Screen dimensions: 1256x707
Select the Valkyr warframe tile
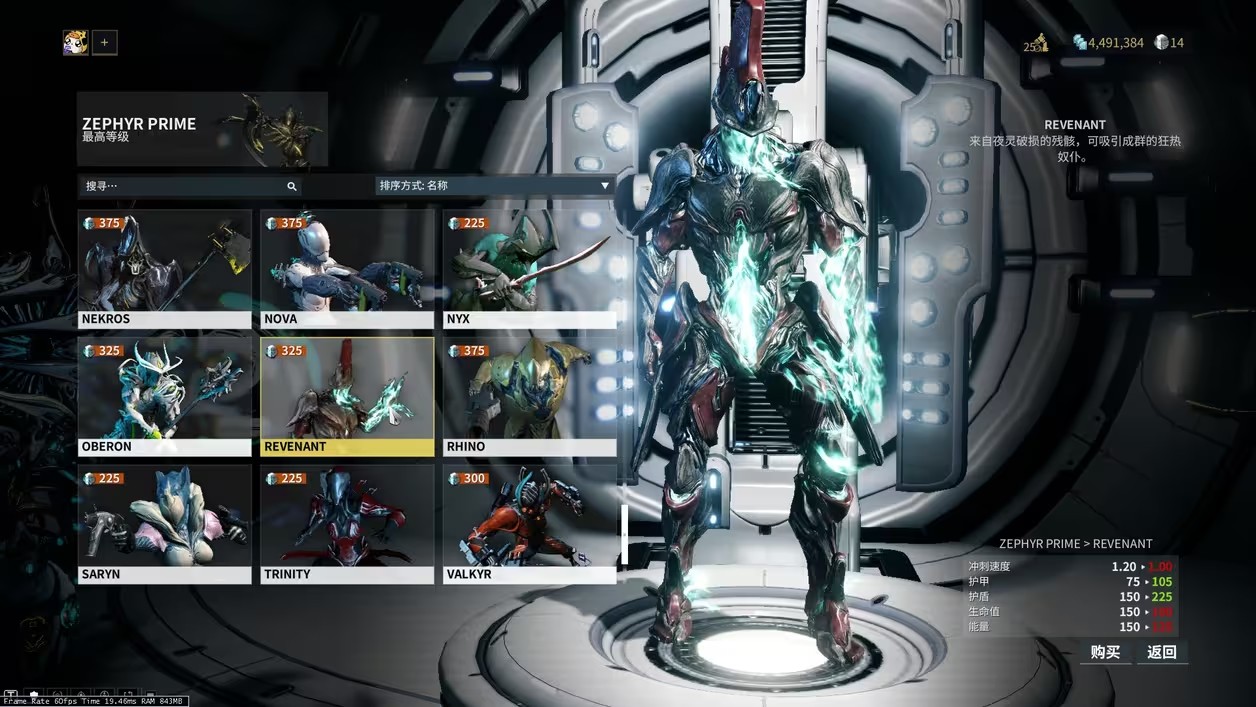pos(529,524)
